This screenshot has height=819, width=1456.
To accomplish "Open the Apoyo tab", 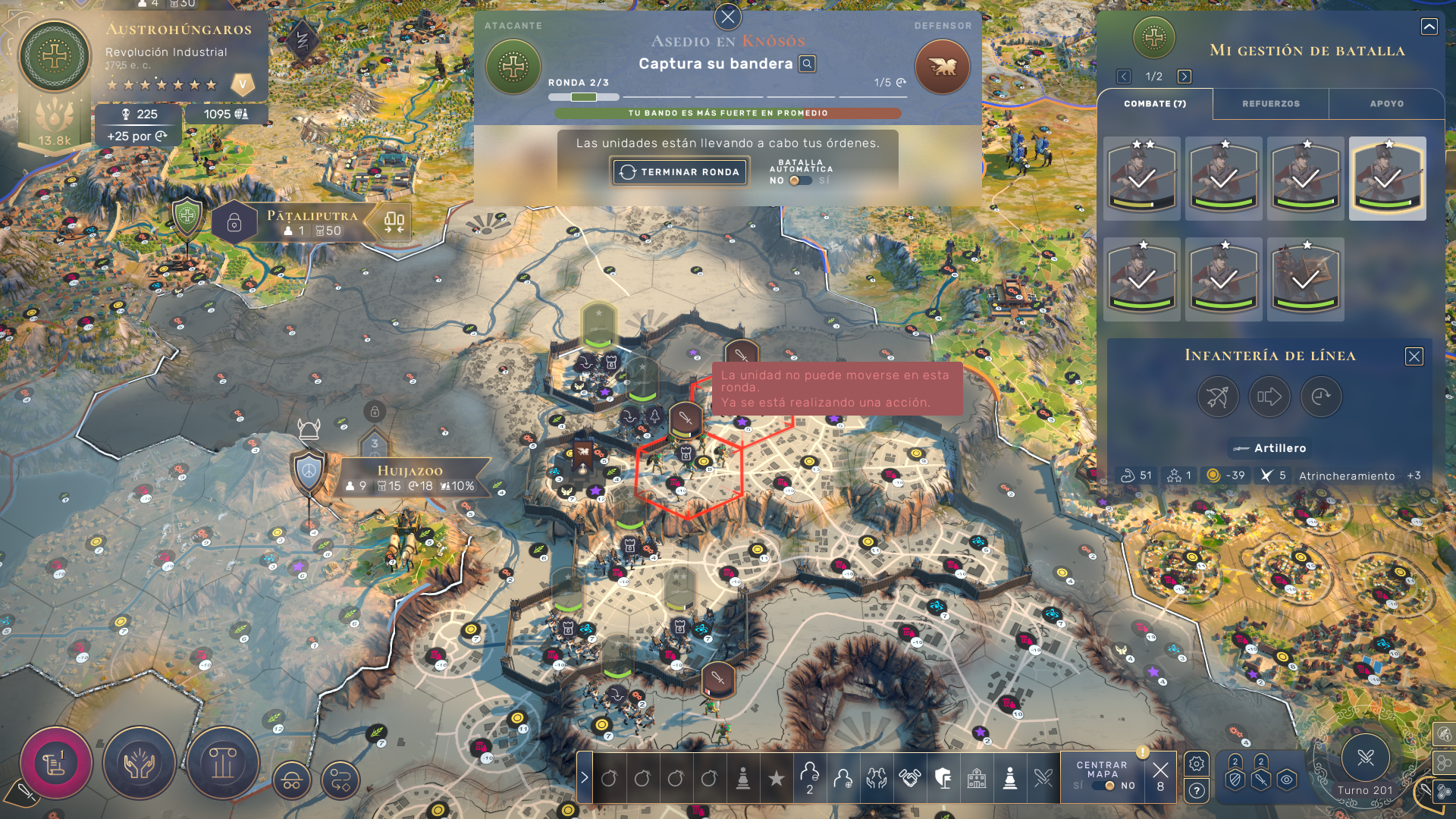I will tap(1386, 104).
